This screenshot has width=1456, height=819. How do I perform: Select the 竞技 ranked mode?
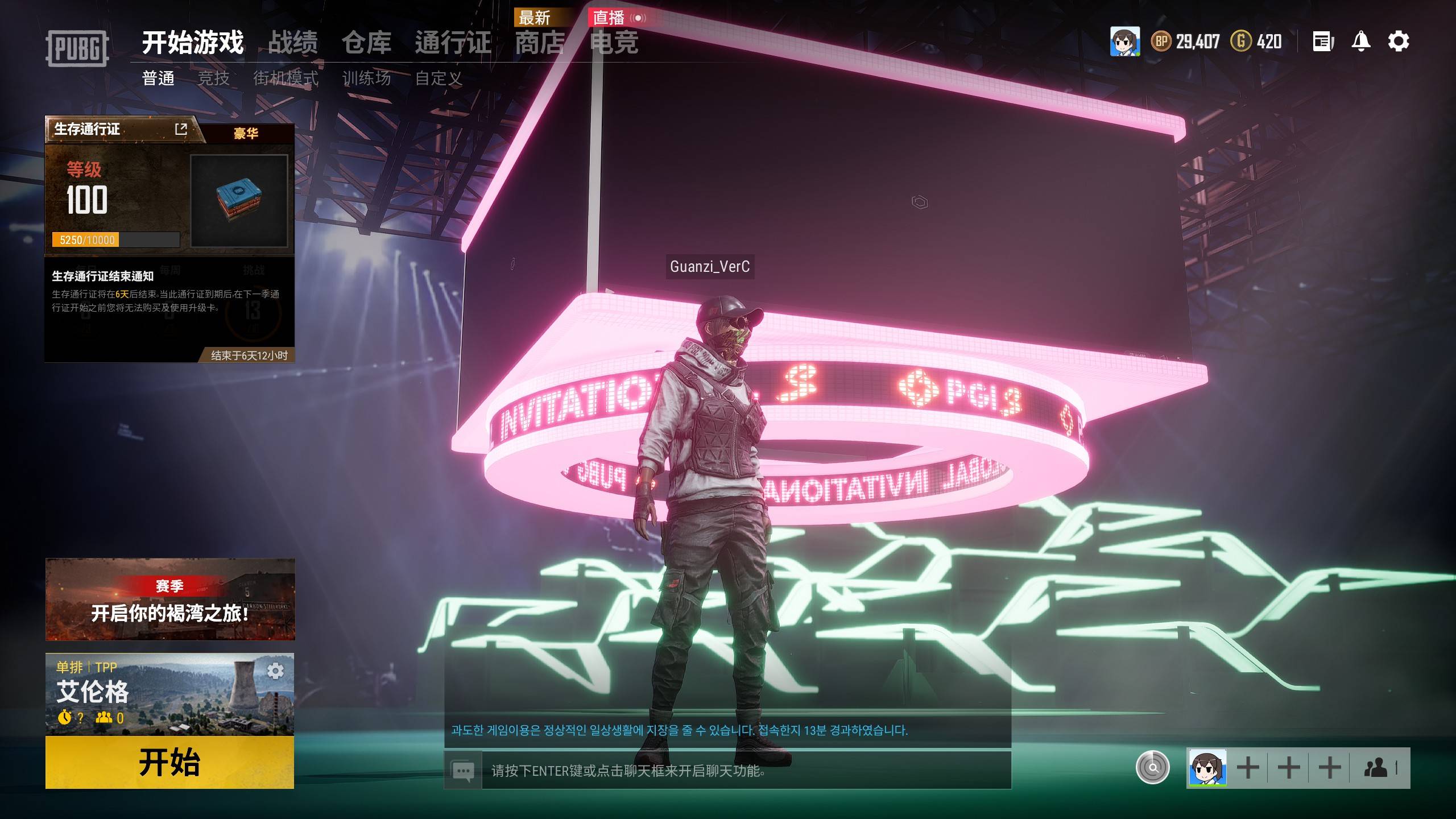[213, 78]
